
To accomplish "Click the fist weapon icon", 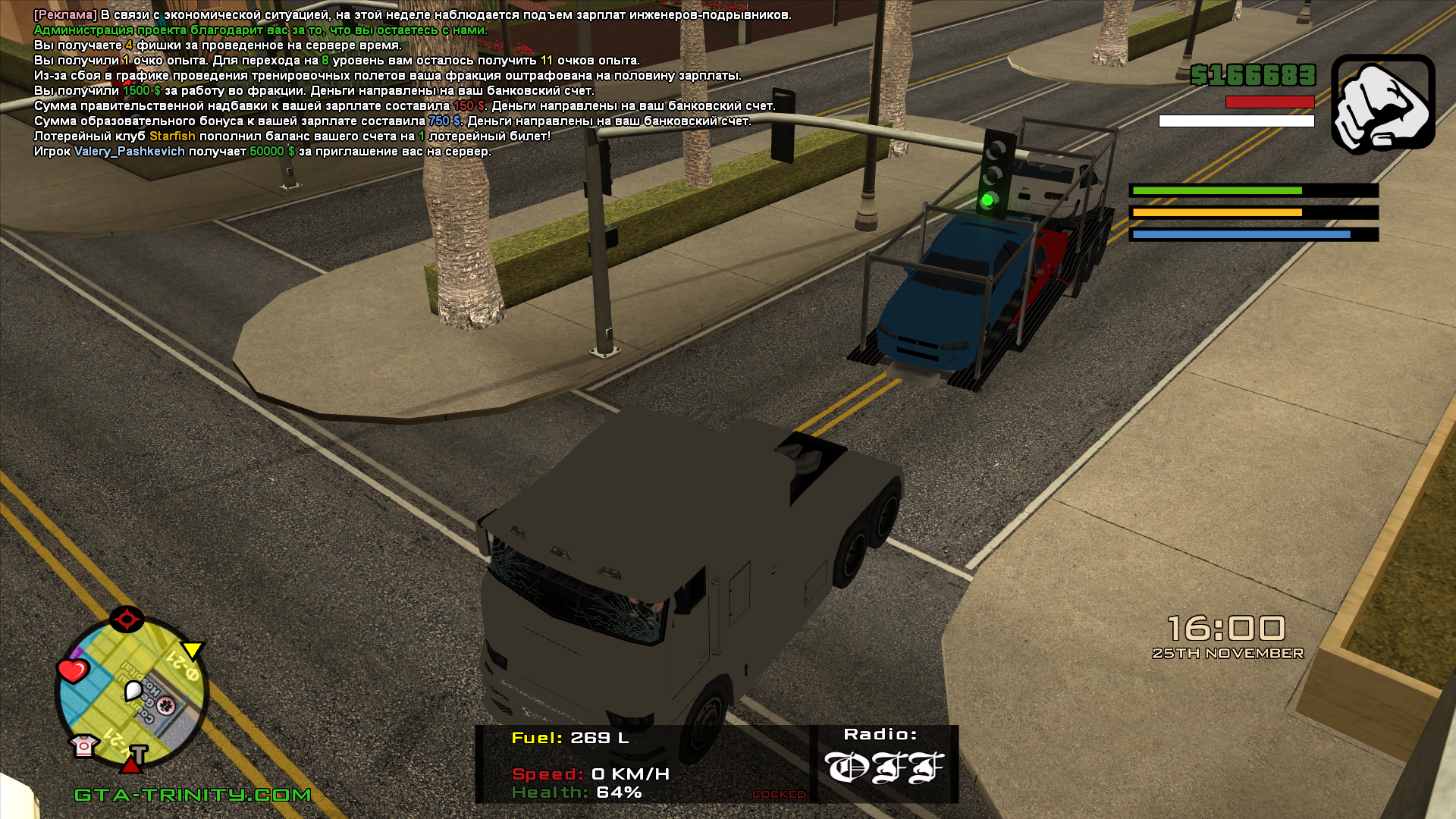I will pos(1382,103).
